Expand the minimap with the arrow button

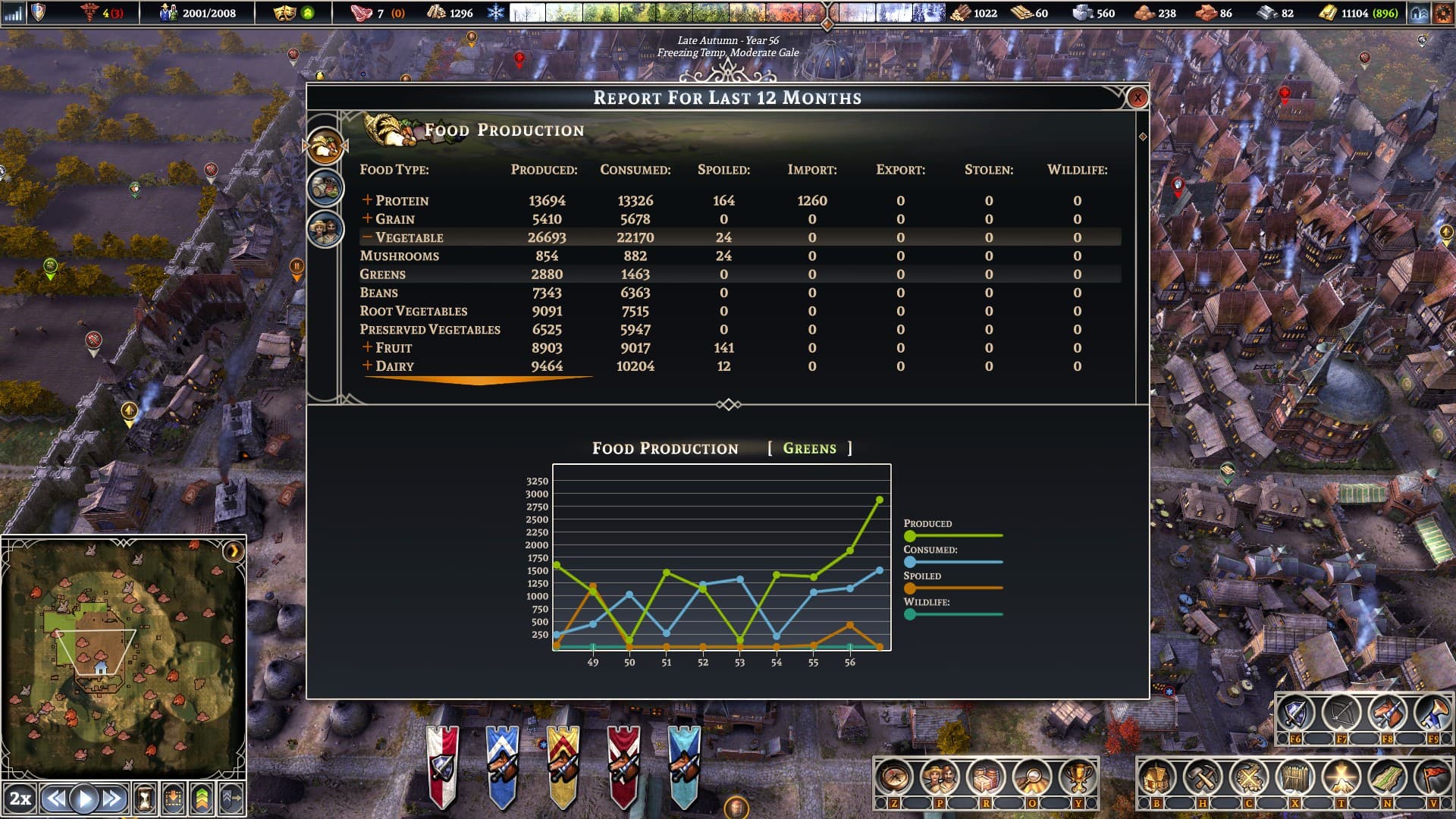[x=234, y=551]
